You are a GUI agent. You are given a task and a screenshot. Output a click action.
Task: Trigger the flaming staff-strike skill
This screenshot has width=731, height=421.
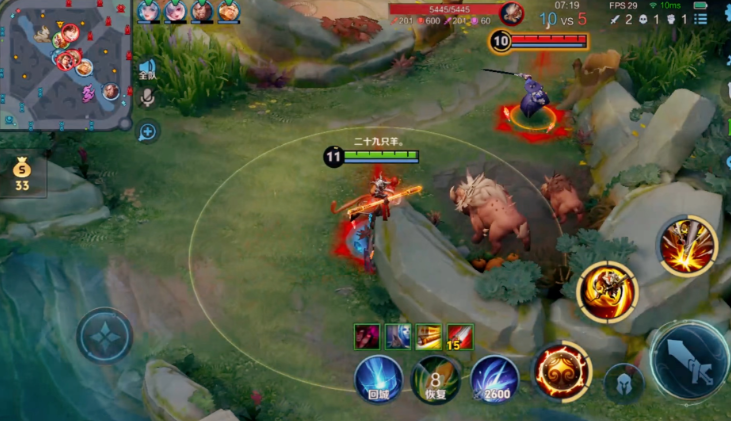click(x=688, y=245)
